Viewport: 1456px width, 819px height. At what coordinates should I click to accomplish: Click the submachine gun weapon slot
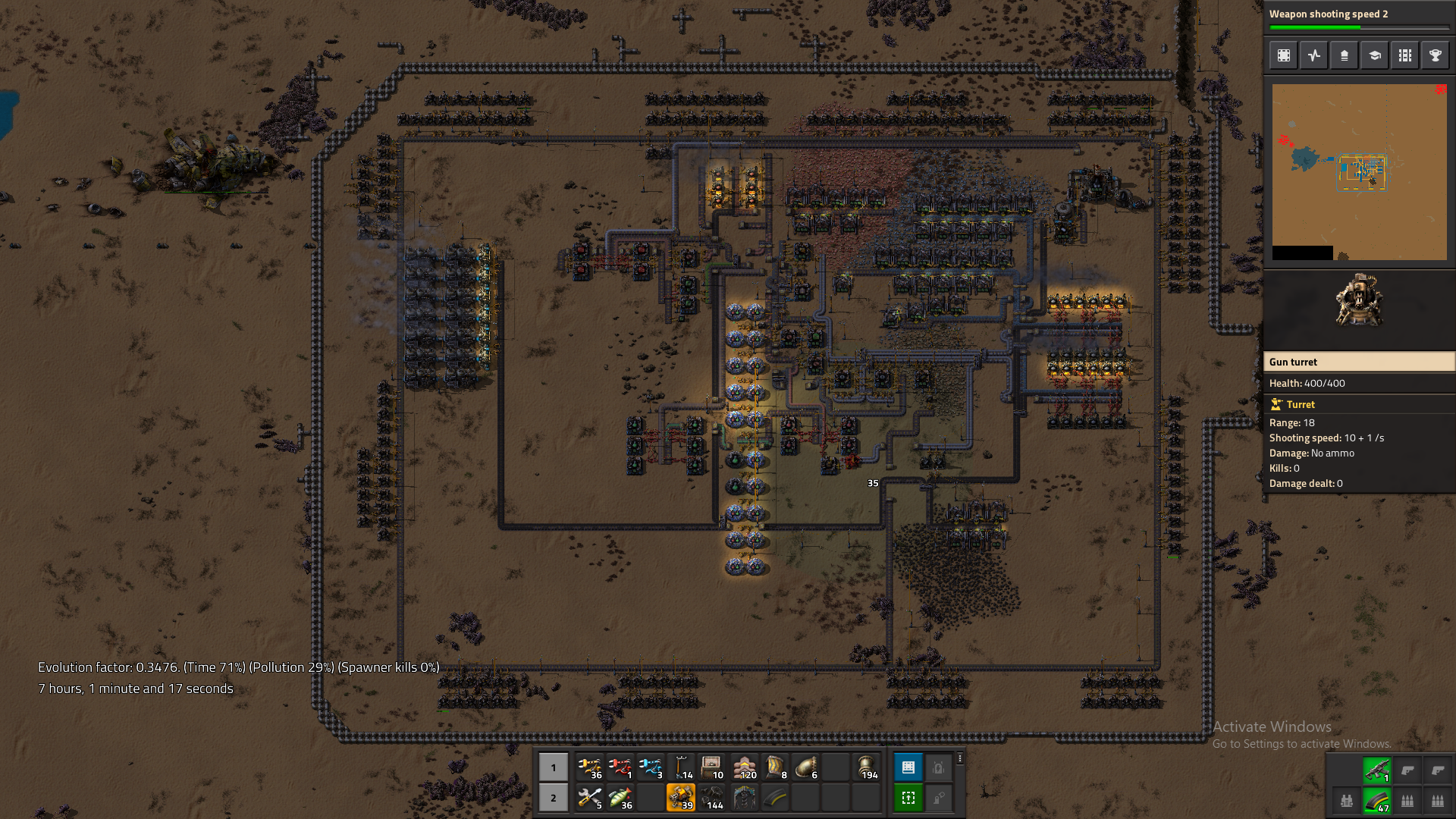click(x=1377, y=770)
